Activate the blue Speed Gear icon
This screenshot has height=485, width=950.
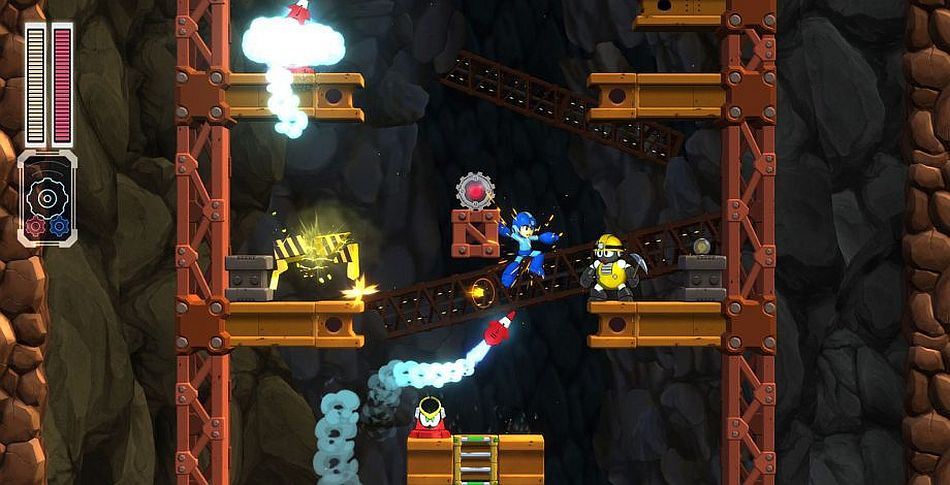(60, 225)
